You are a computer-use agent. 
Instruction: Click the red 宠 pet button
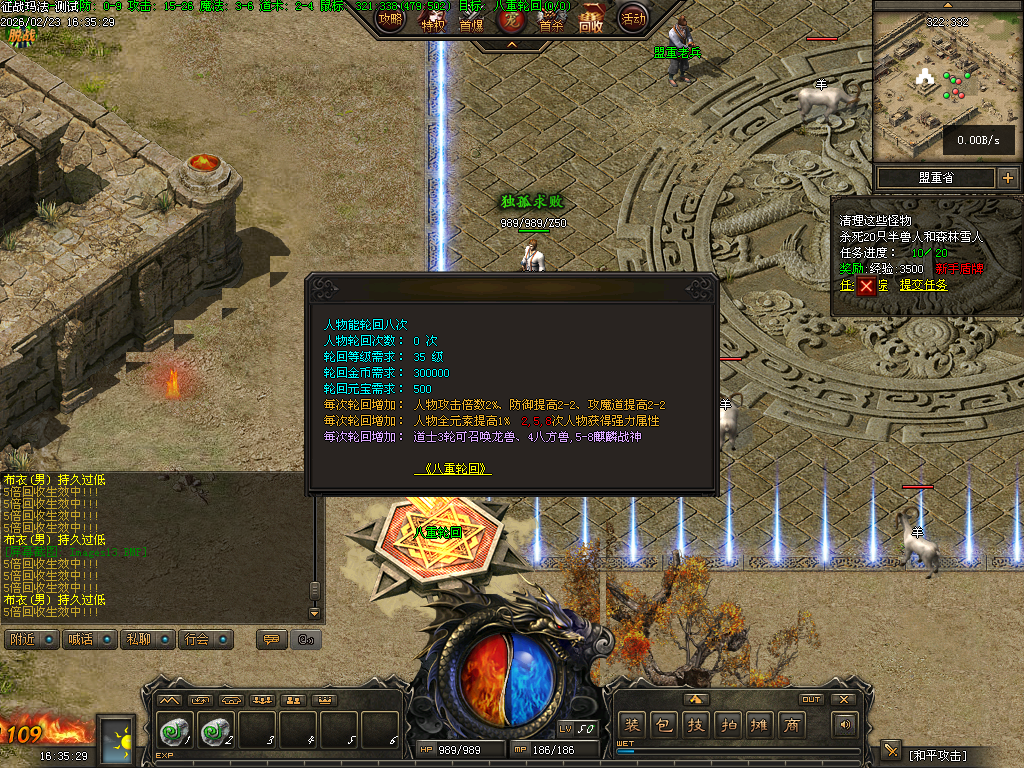click(x=511, y=20)
